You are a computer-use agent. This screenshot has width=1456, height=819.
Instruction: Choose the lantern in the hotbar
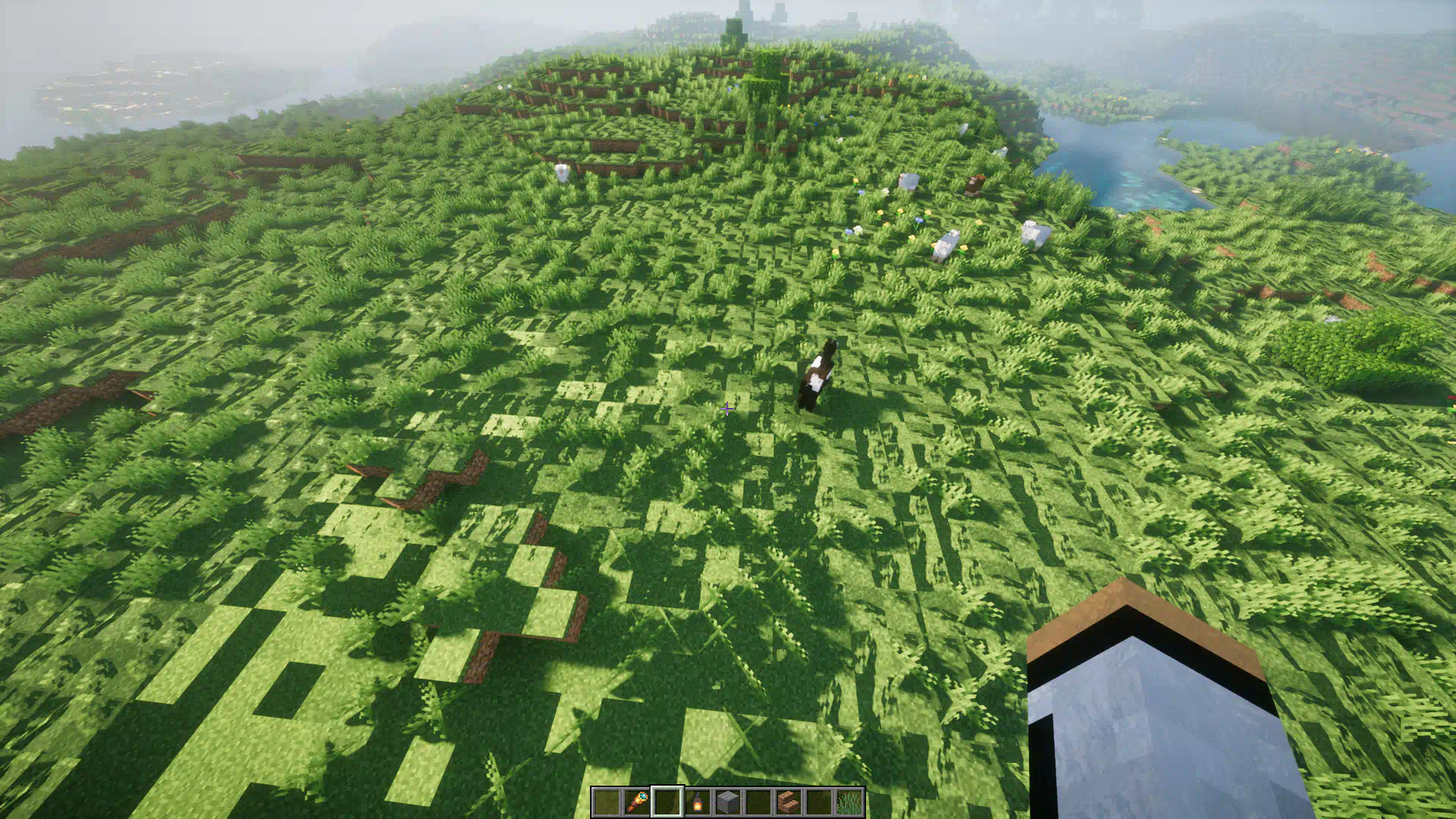[698, 802]
